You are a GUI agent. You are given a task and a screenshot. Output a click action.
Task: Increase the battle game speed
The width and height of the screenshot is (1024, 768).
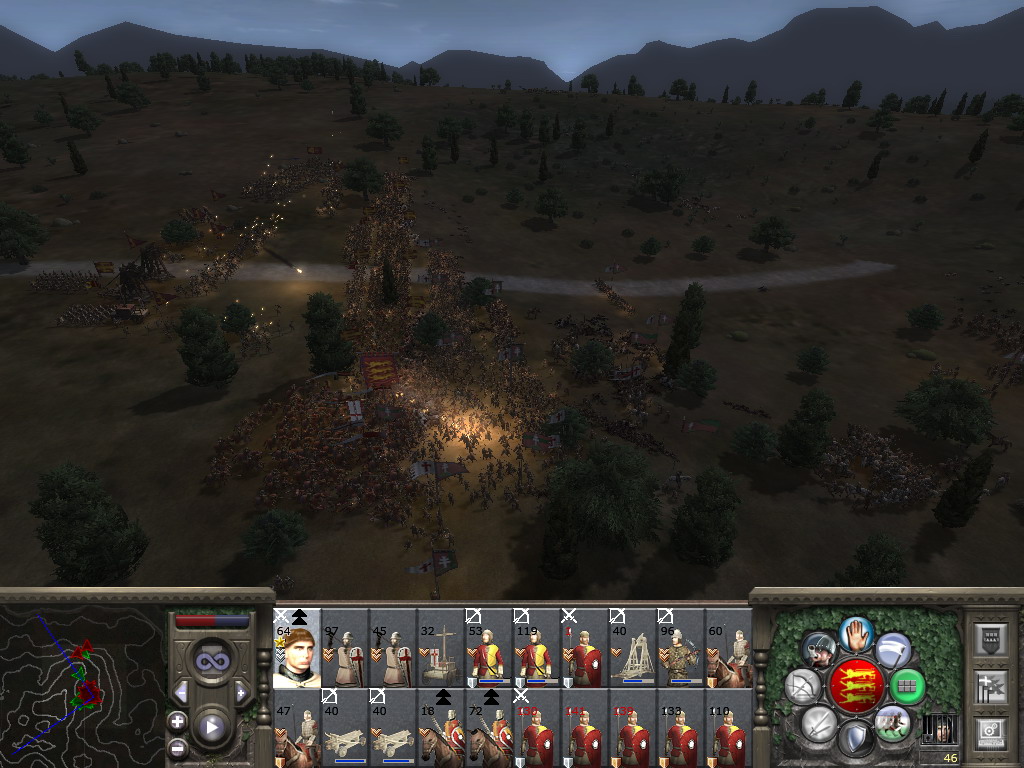click(240, 693)
